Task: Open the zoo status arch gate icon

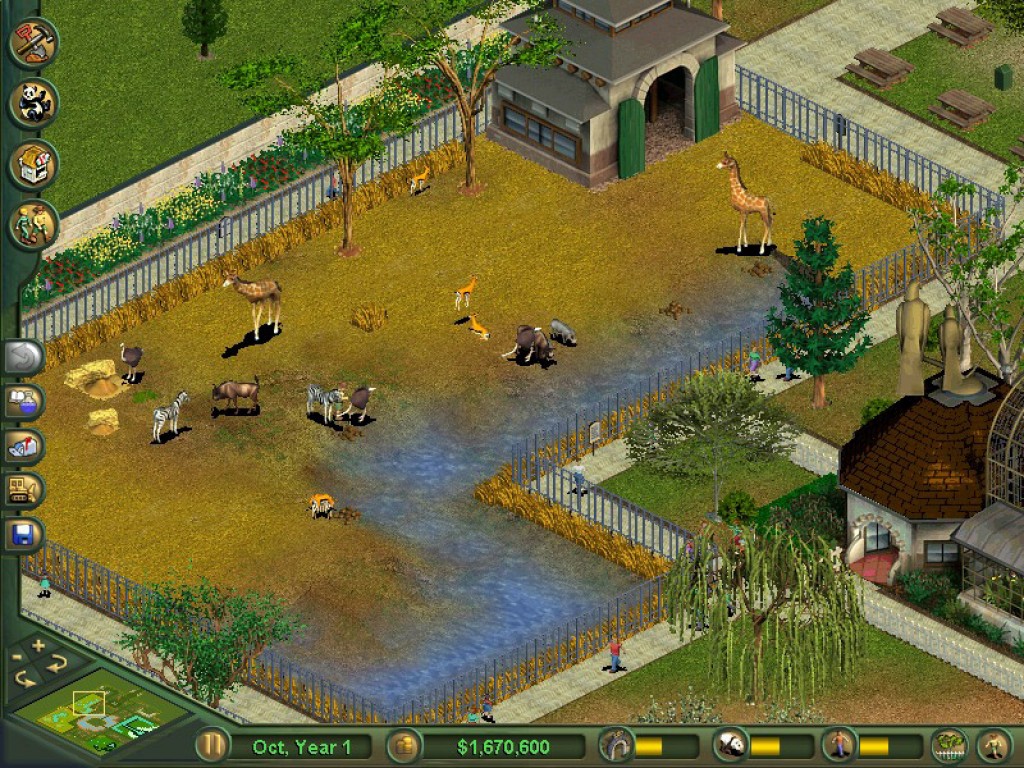Action: [x=615, y=746]
